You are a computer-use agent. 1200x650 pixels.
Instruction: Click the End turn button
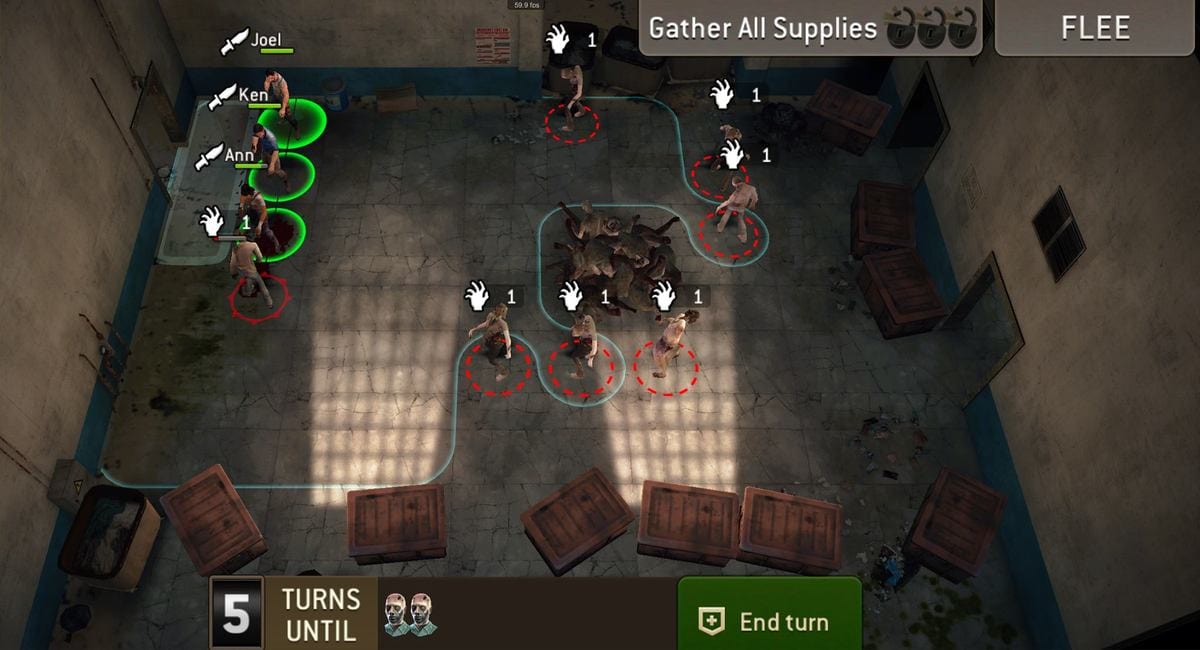pyautogui.click(x=769, y=620)
